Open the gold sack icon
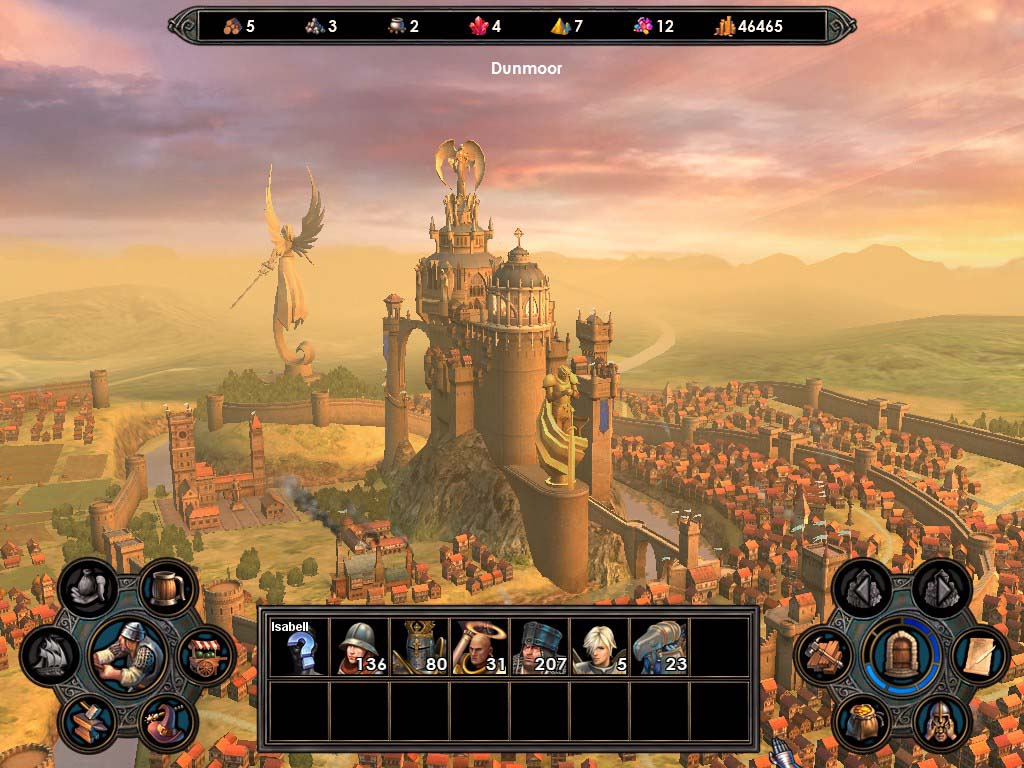Image resolution: width=1024 pixels, height=768 pixels. [x=862, y=722]
